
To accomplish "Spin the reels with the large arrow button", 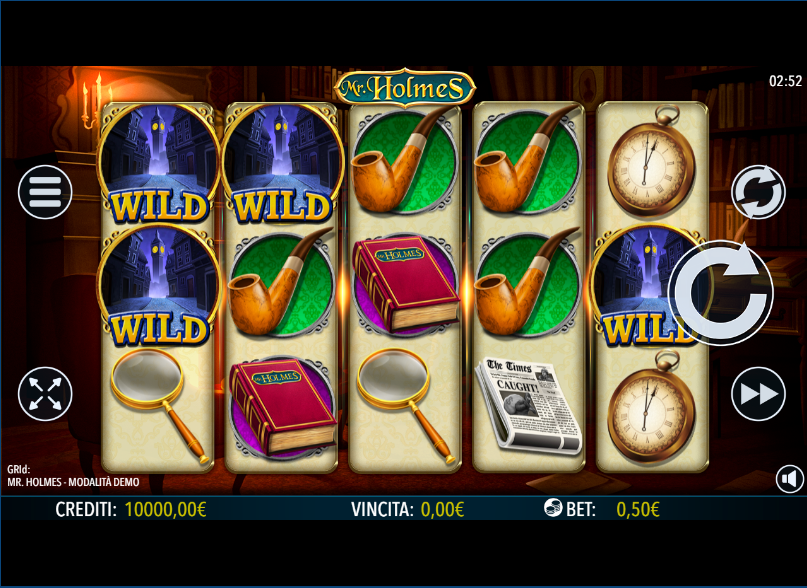I will [720, 293].
